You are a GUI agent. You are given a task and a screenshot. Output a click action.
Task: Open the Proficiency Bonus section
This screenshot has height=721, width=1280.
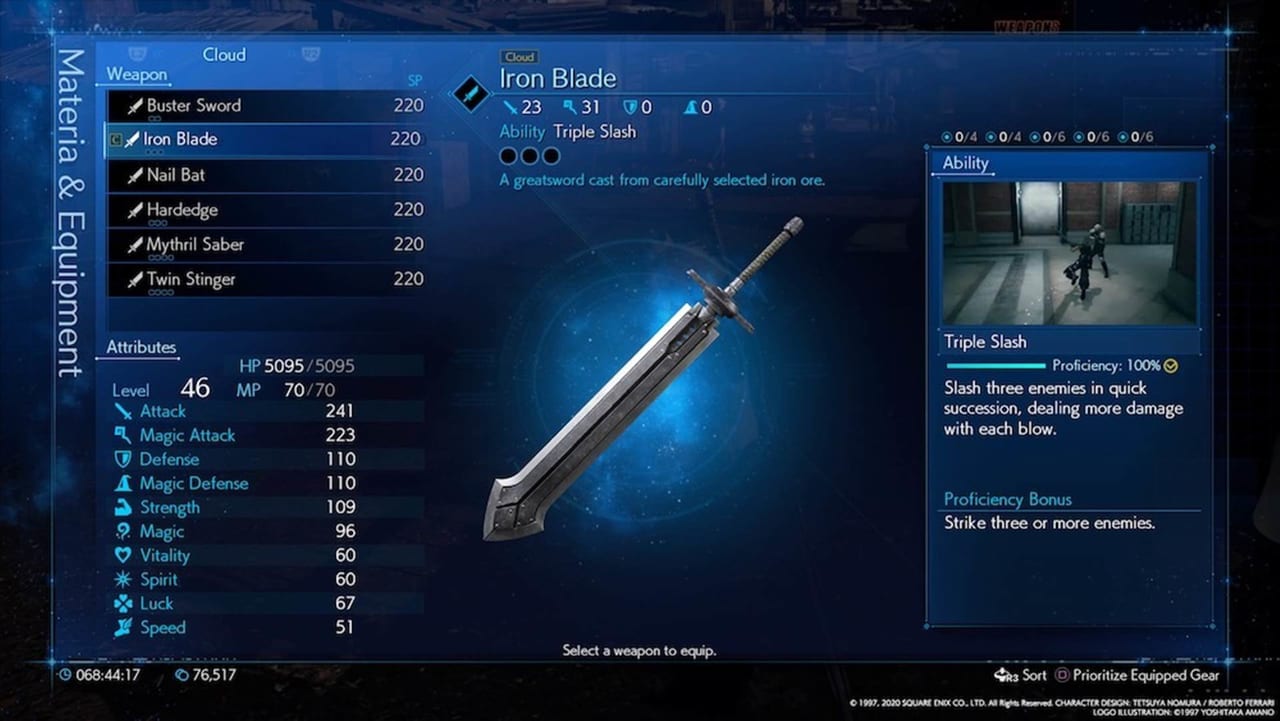coord(1007,499)
